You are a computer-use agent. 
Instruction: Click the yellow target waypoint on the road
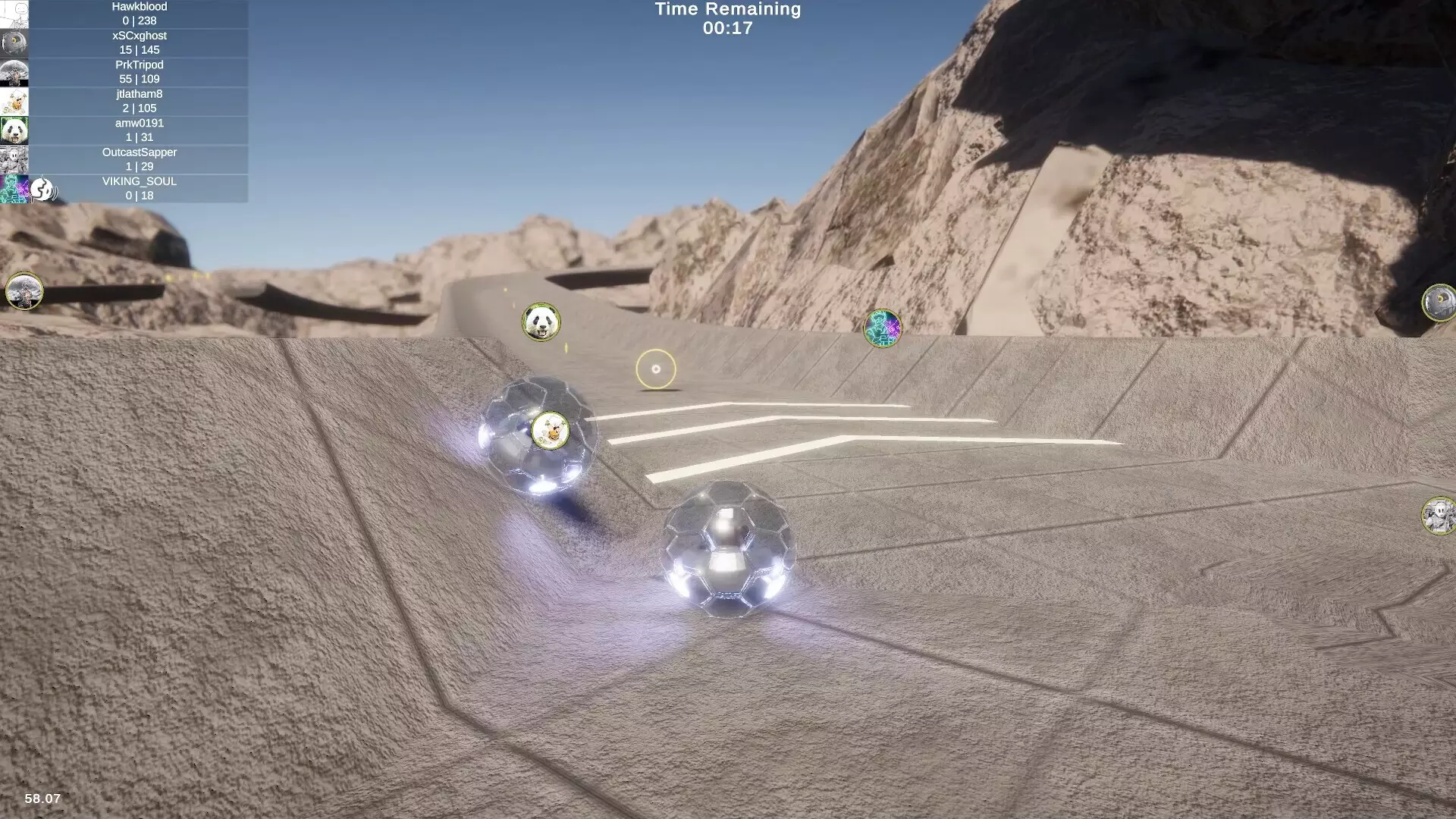coord(657,367)
